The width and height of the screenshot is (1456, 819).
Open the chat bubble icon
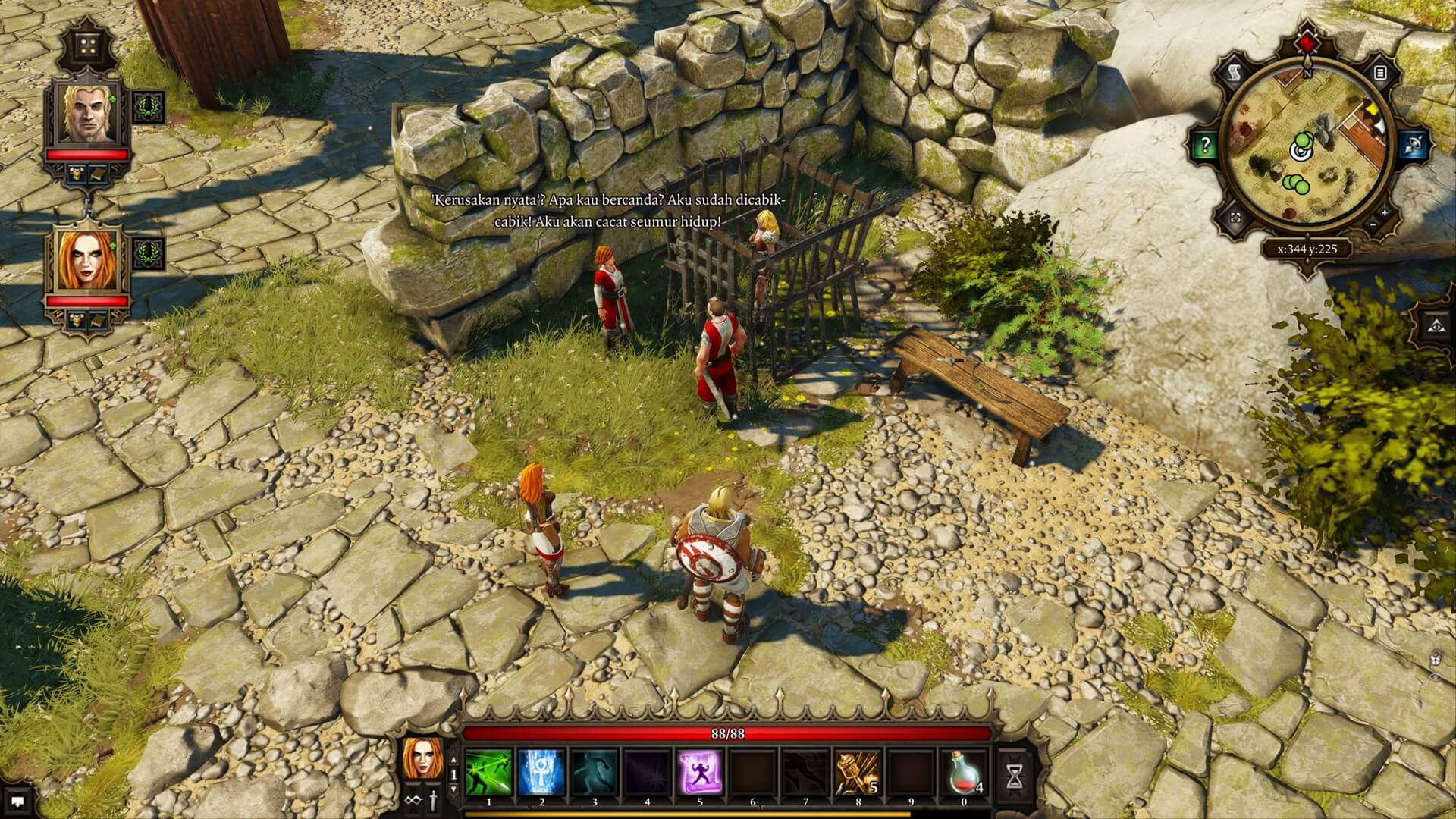18,799
